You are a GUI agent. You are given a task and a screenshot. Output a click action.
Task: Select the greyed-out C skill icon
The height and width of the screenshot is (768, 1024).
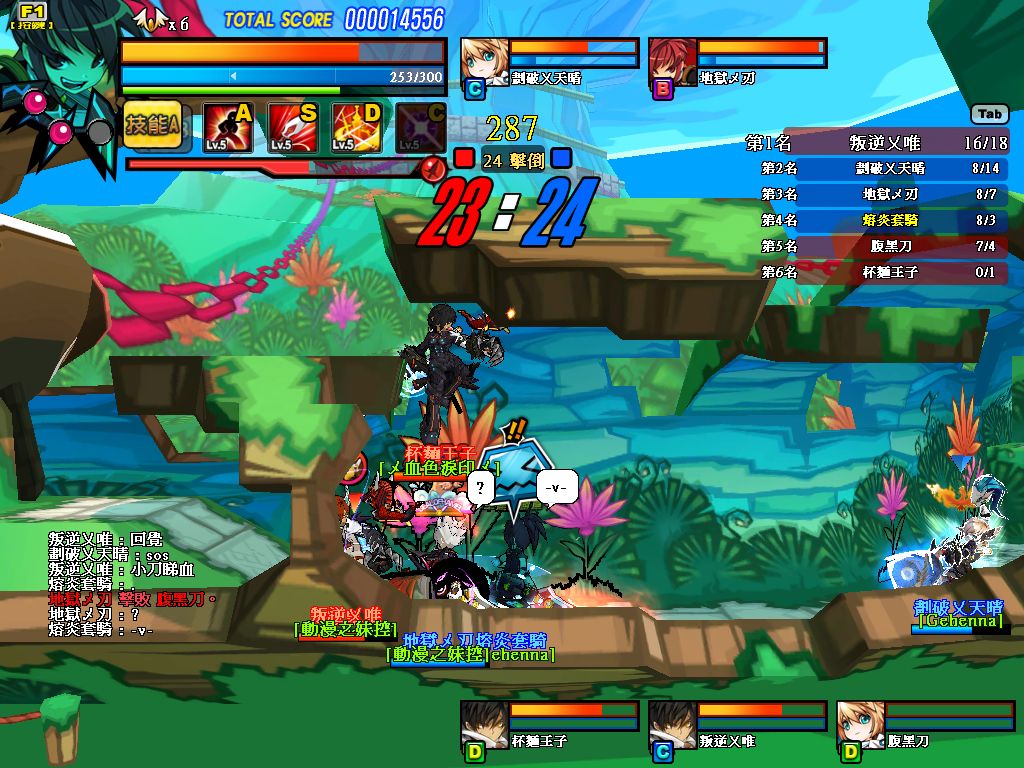[420, 127]
